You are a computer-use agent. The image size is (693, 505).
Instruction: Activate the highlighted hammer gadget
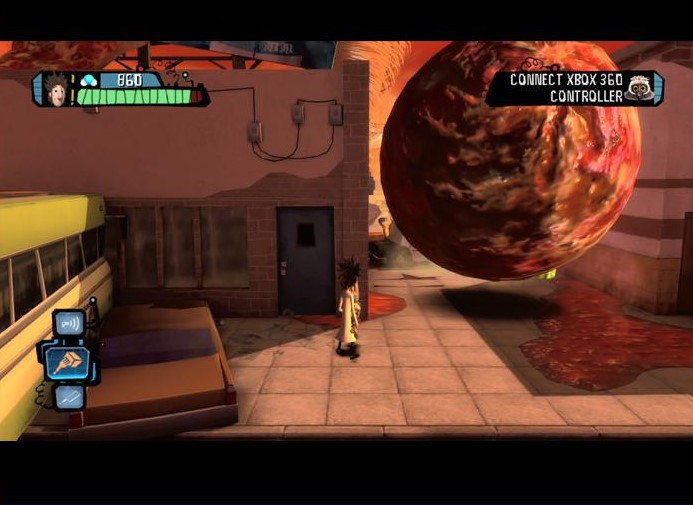click(68, 361)
